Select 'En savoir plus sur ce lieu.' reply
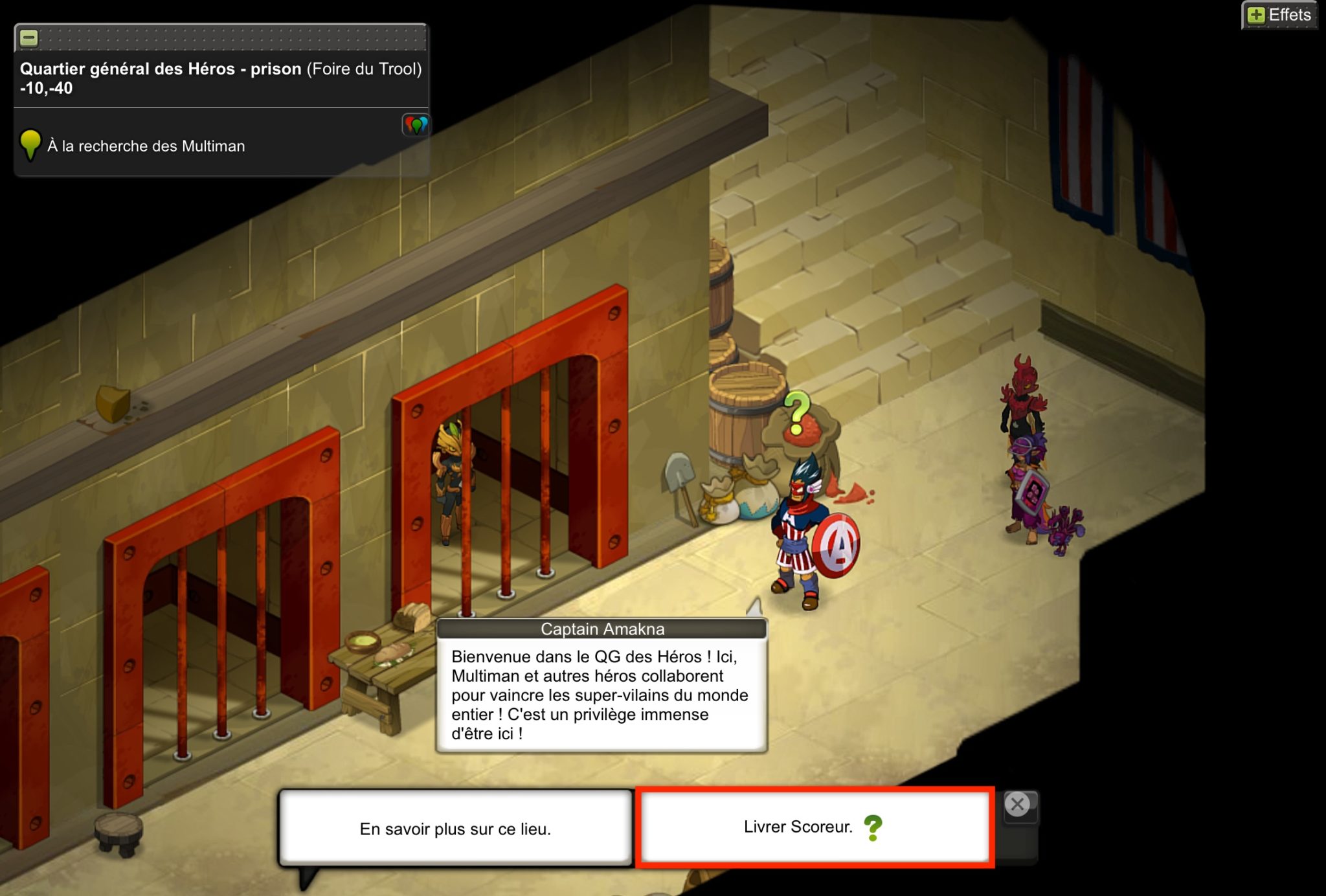Screen dimensions: 1326x896 point(455,828)
